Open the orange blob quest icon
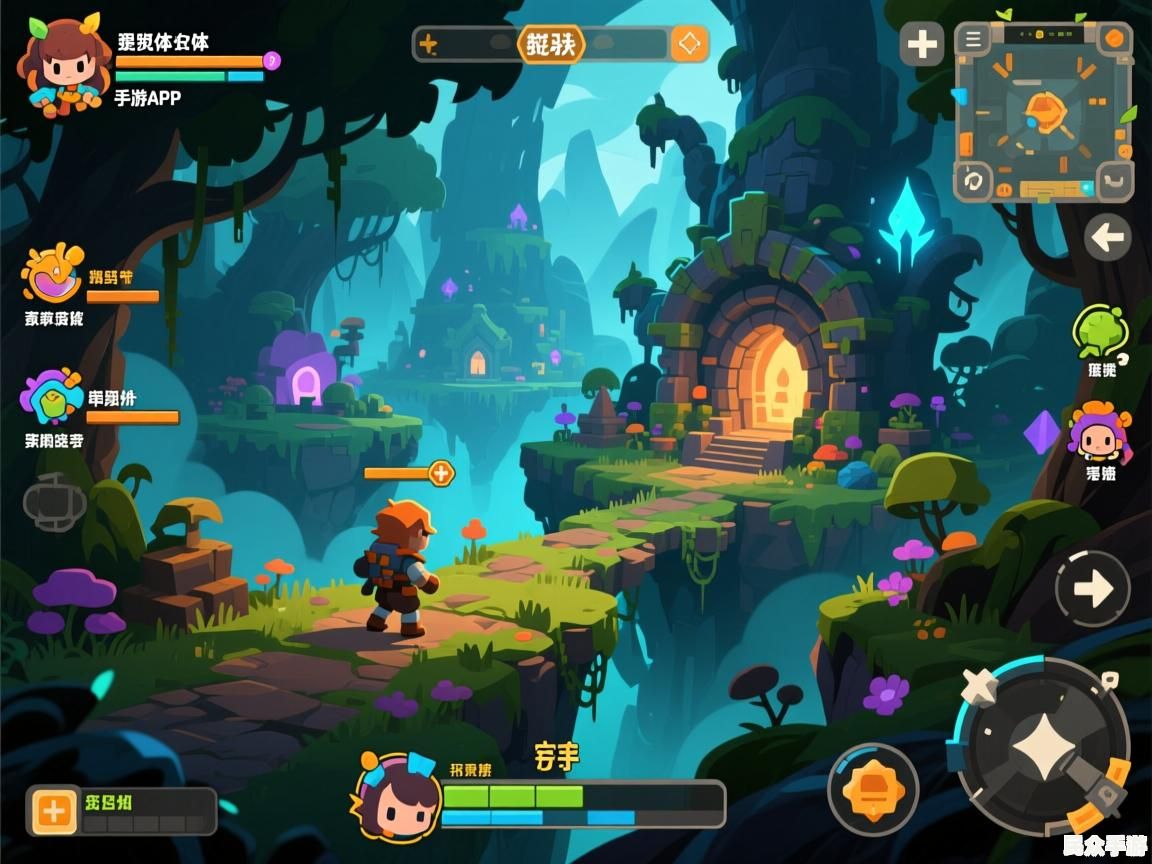 (x=52, y=273)
